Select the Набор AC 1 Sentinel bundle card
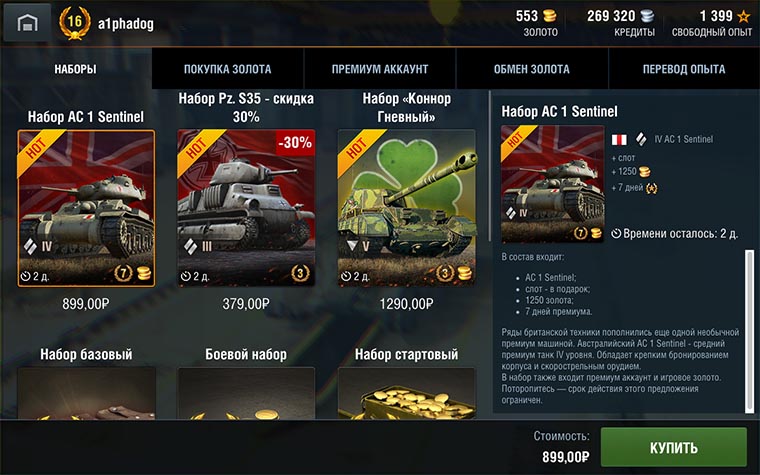The image size is (760, 475). [86, 208]
